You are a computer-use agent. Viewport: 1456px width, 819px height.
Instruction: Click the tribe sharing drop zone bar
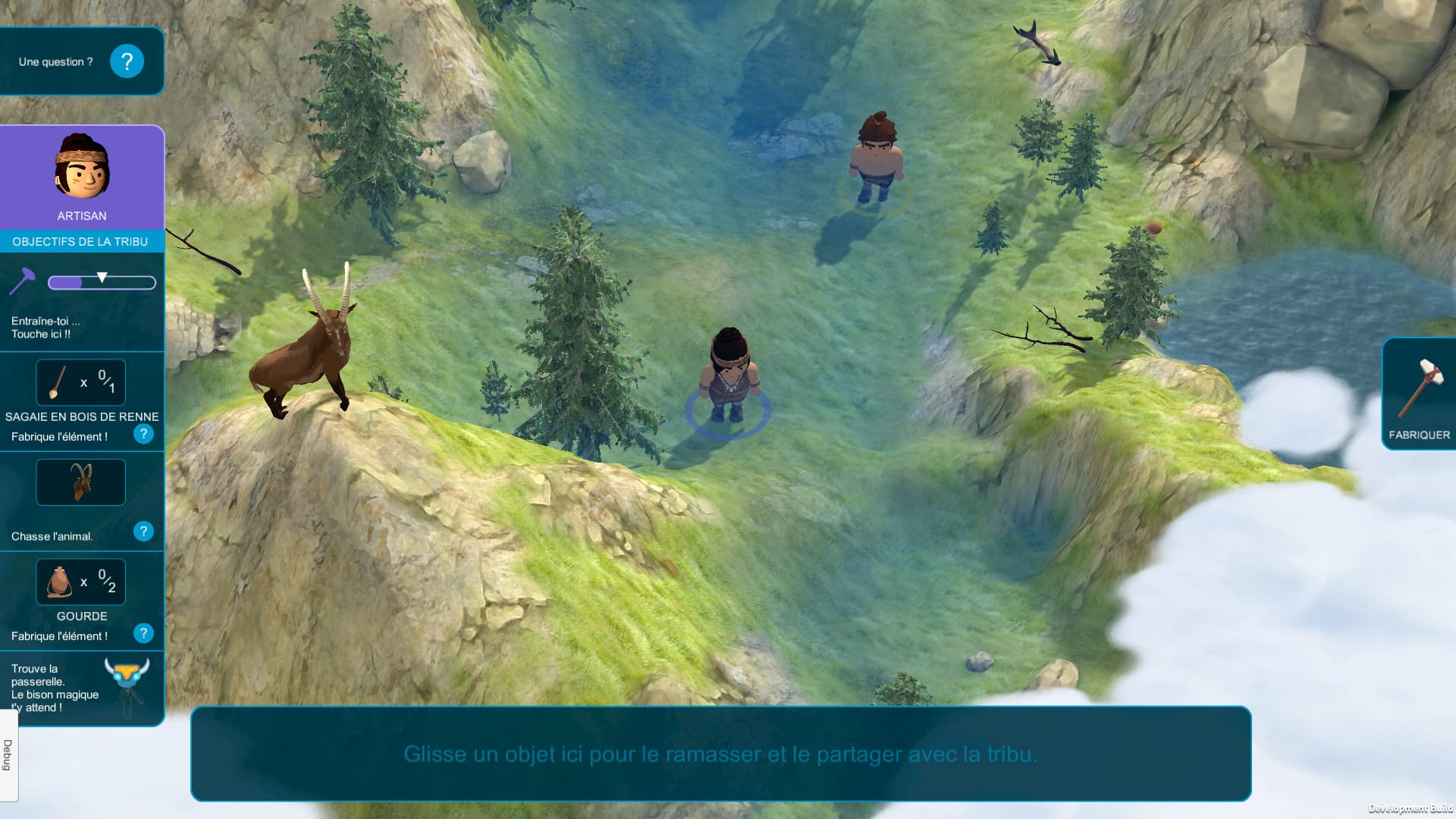[720, 754]
